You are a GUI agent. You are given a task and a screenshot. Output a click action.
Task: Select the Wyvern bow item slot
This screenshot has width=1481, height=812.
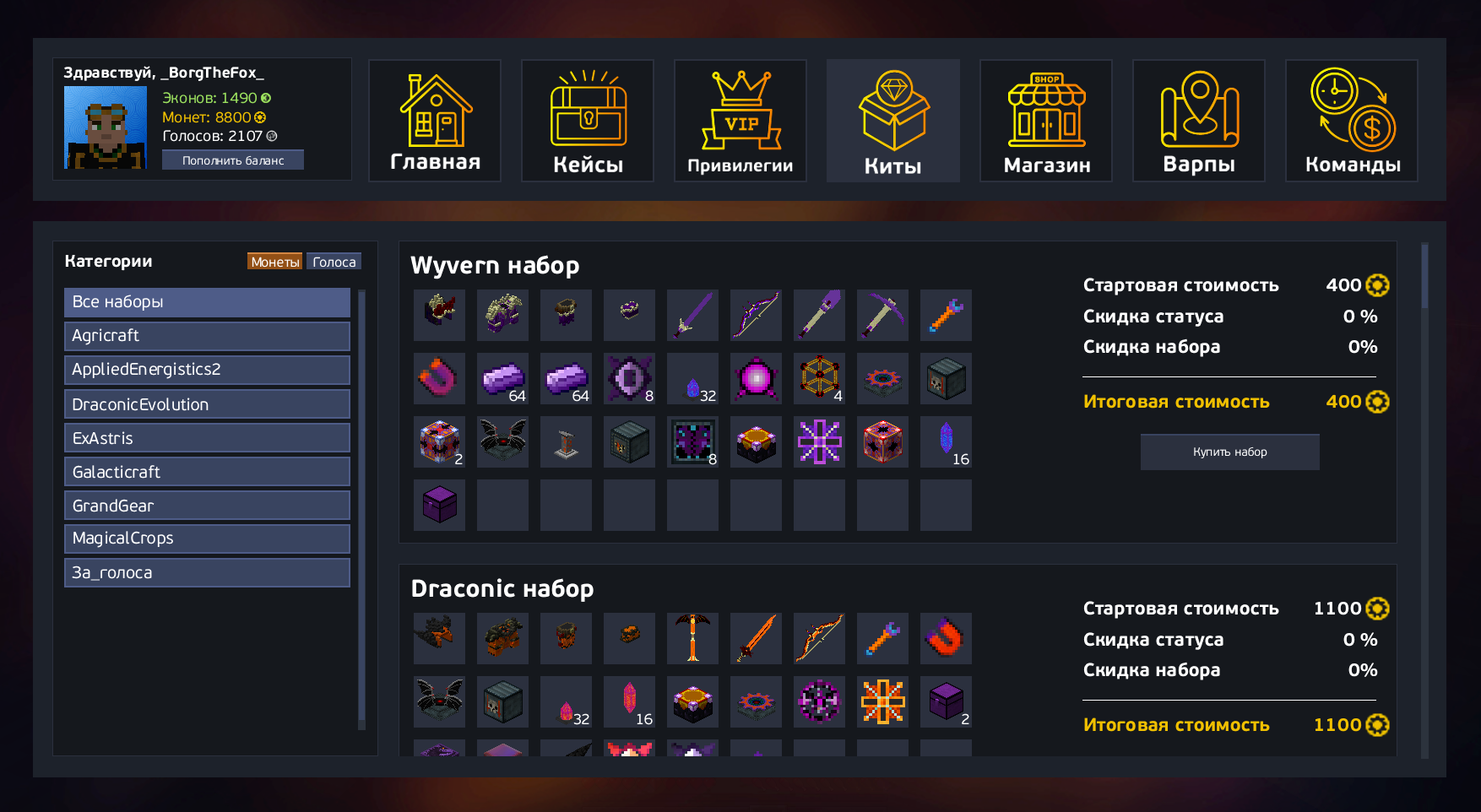[x=756, y=316]
